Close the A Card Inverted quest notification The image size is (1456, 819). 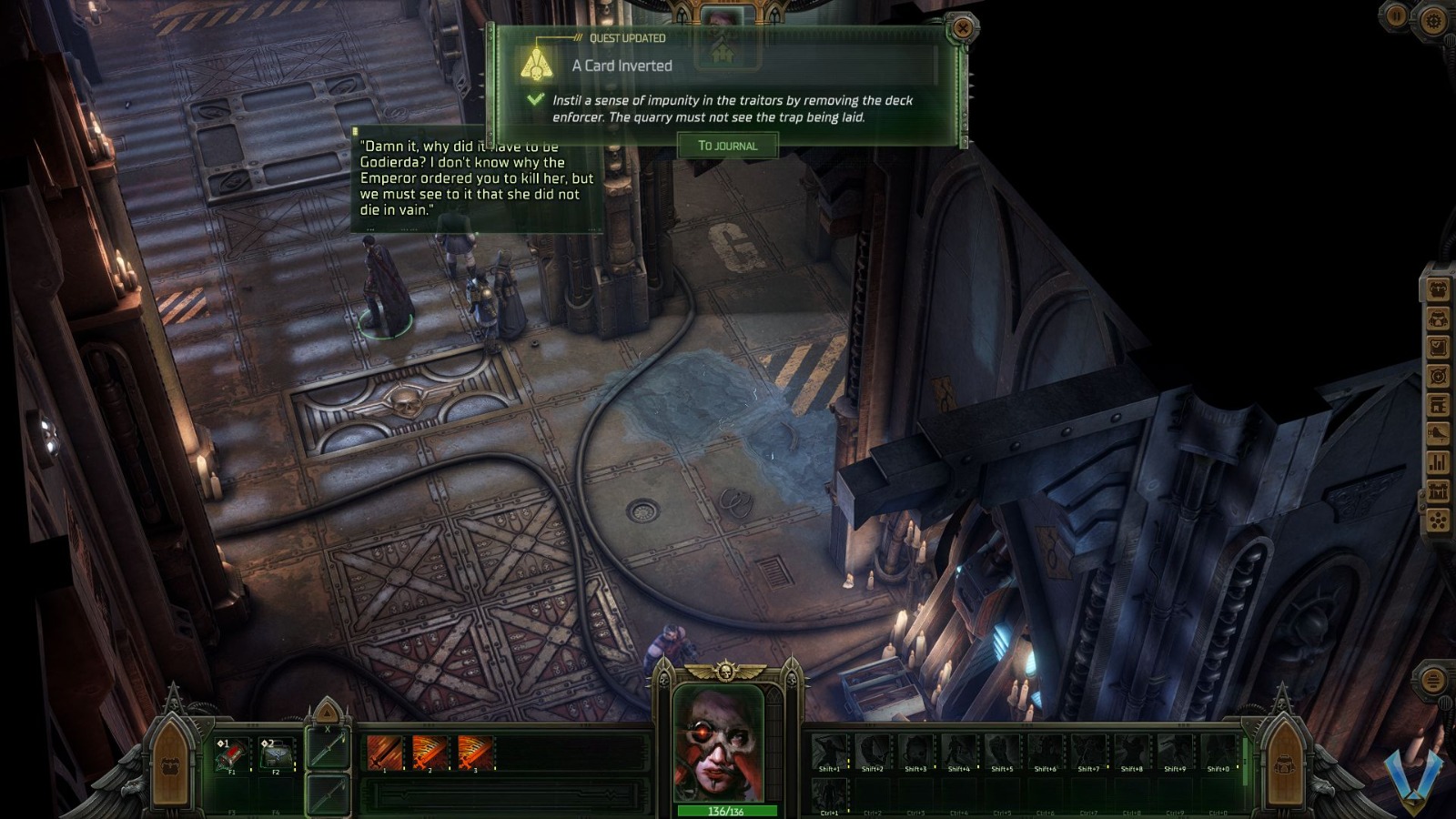click(960, 27)
